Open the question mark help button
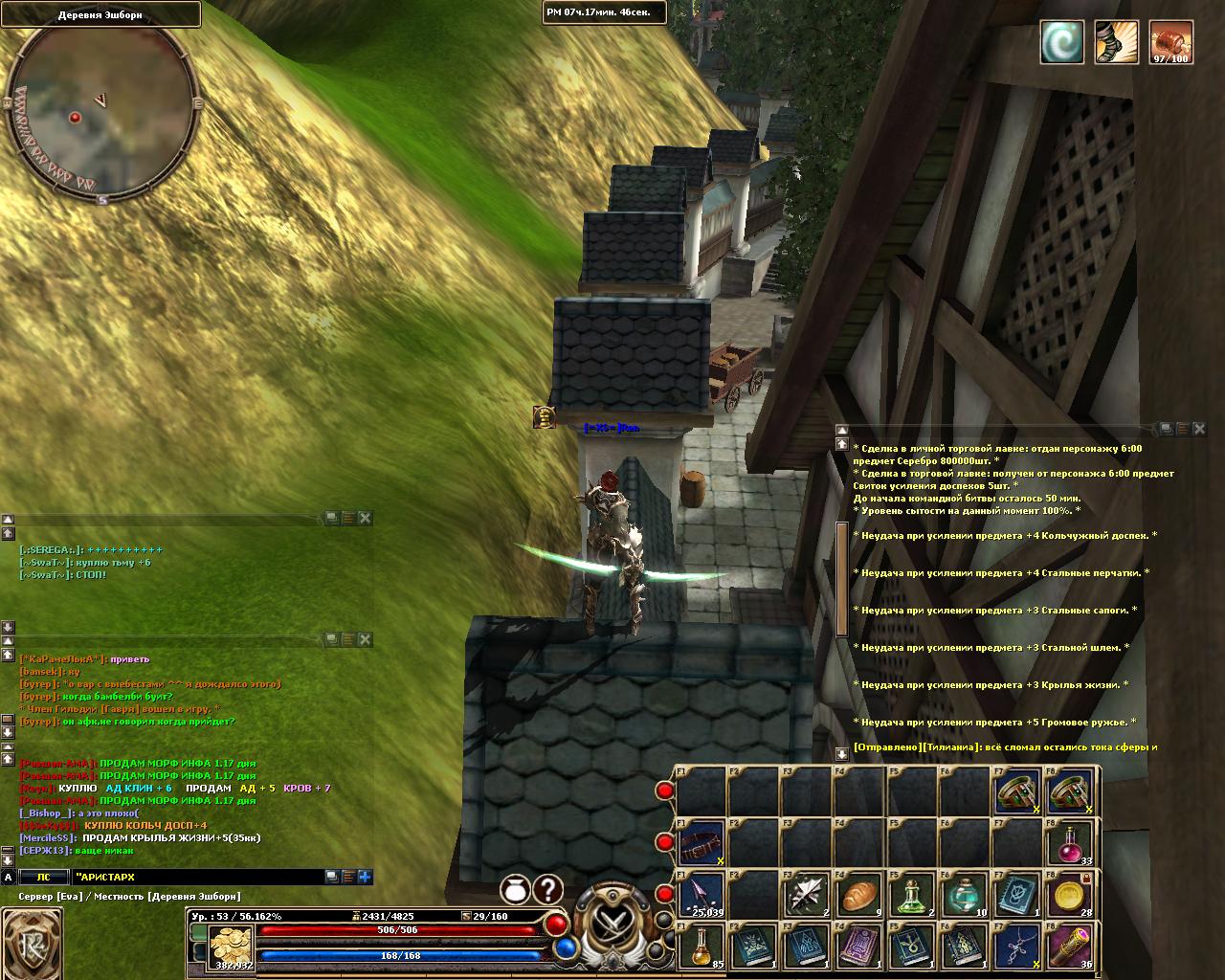Screen dimensions: 1225x980 tap(547, 891)
